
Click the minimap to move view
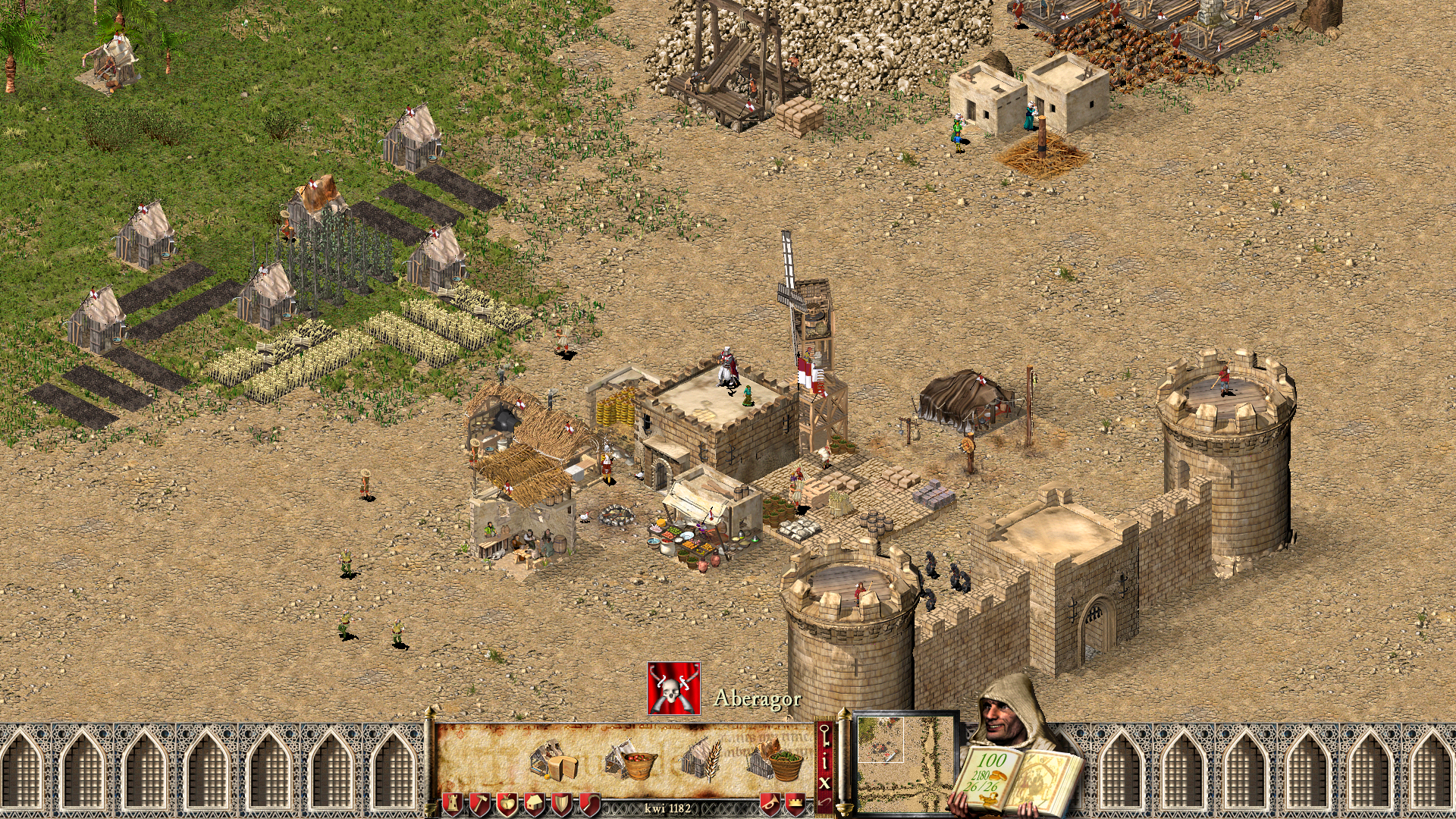(x=905, y=763)
